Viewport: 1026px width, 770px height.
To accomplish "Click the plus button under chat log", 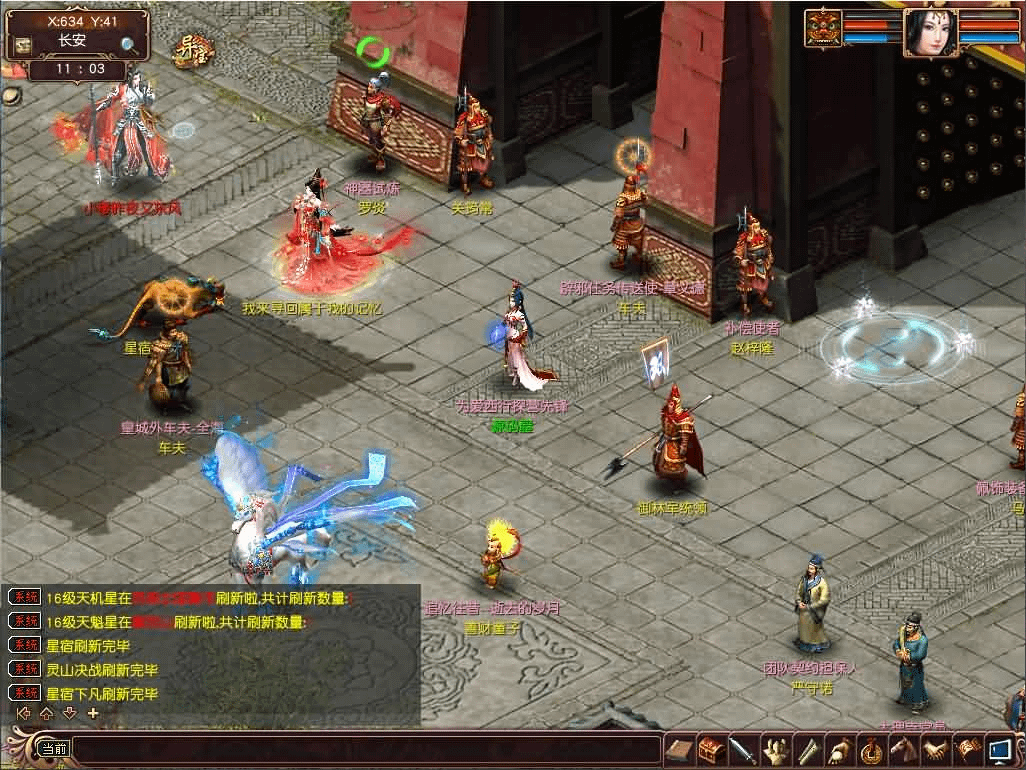I will pyautogui.click(x=93, y=713).
